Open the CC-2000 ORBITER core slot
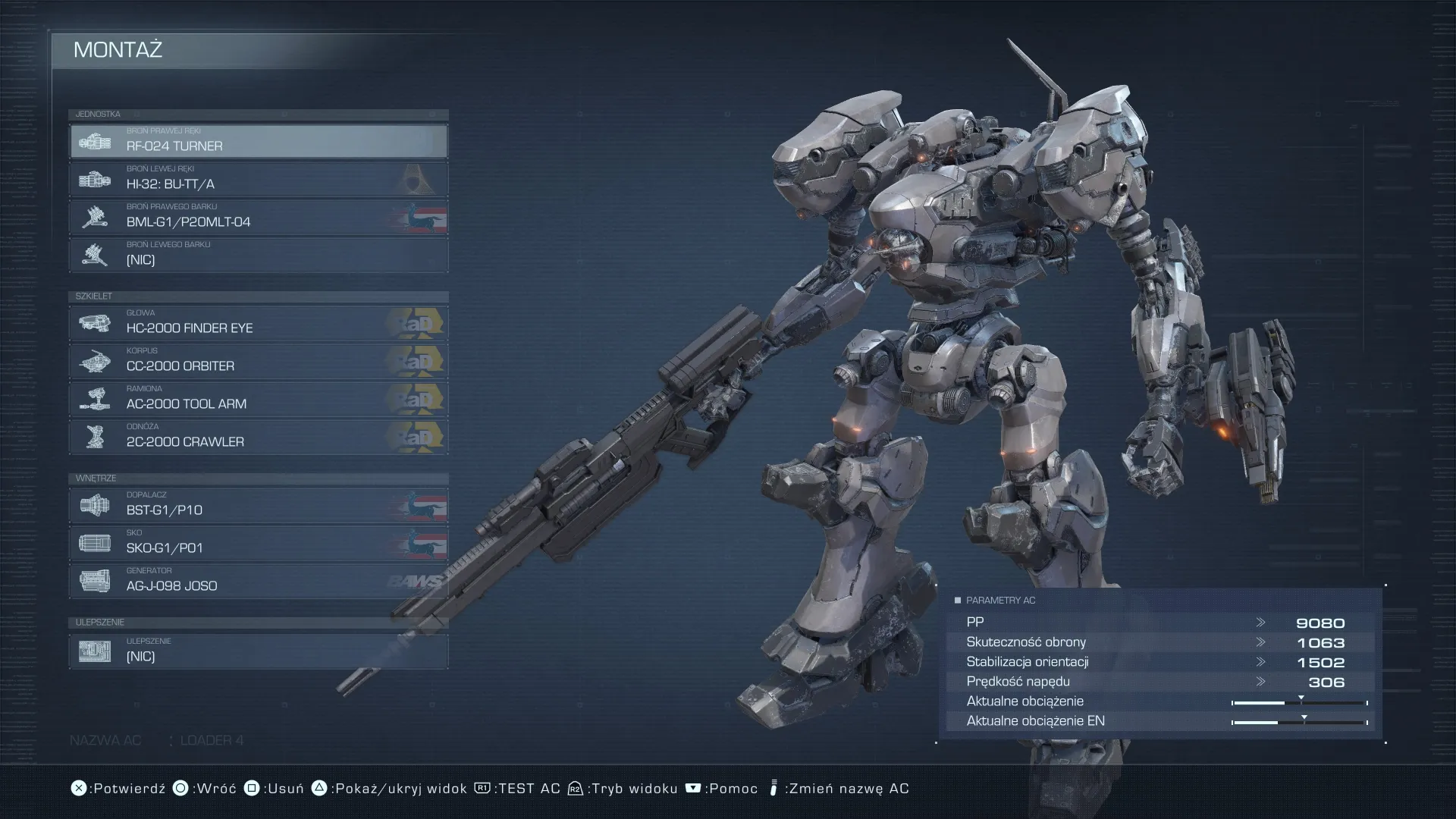This screenshot has width=1456, height=819. [258, 362]
